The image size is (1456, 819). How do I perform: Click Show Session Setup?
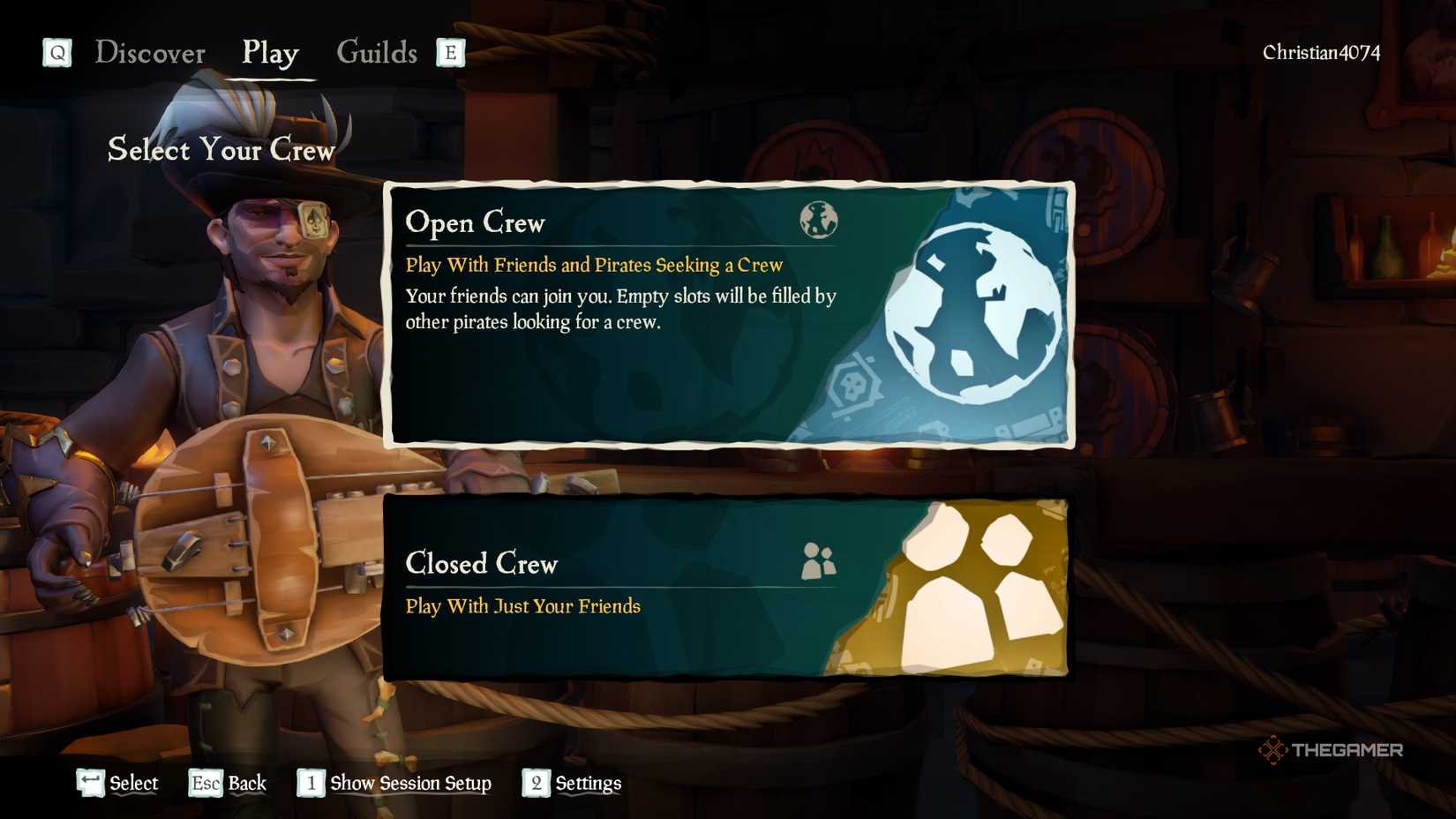410,783
